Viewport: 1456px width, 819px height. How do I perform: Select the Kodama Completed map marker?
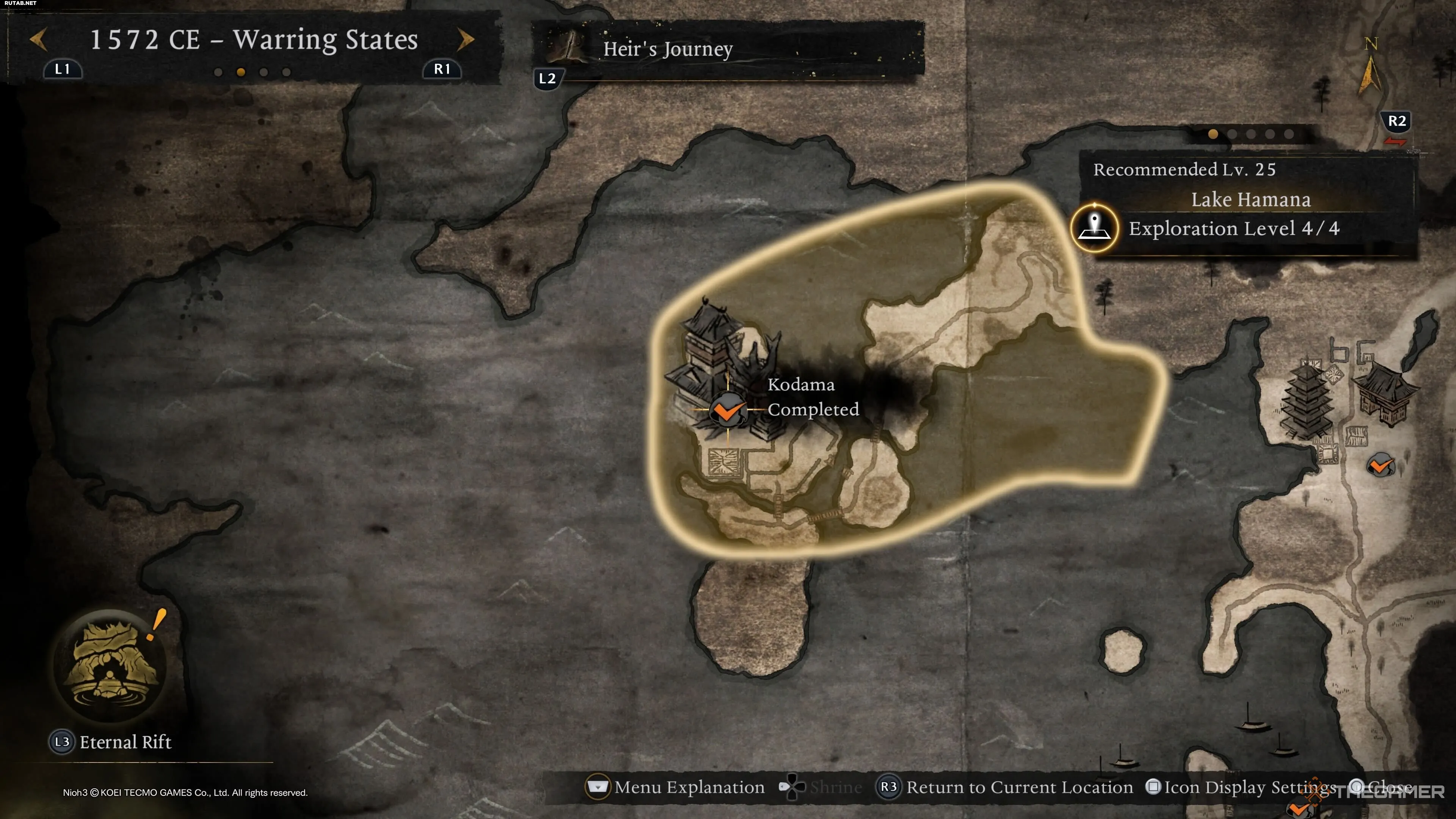(x=728, y=410)
